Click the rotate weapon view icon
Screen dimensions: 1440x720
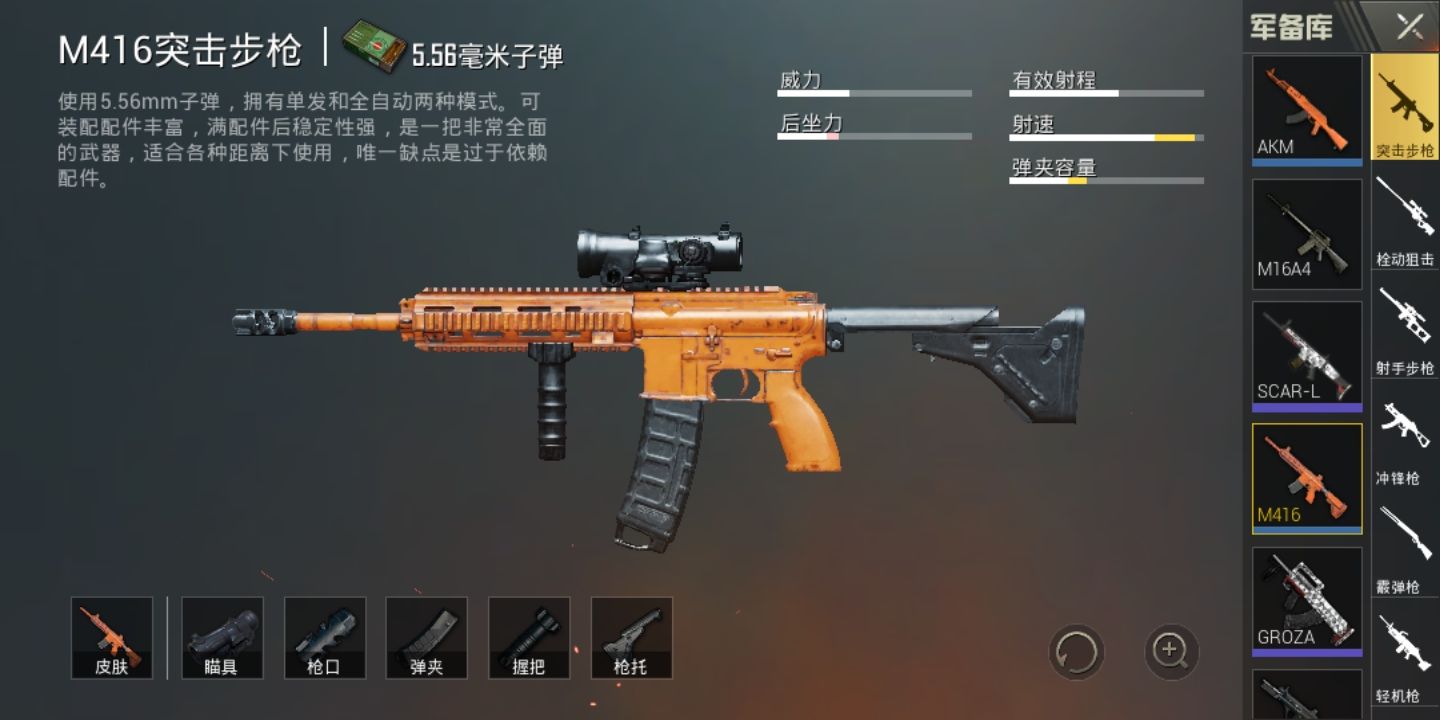click(1078, 650)
